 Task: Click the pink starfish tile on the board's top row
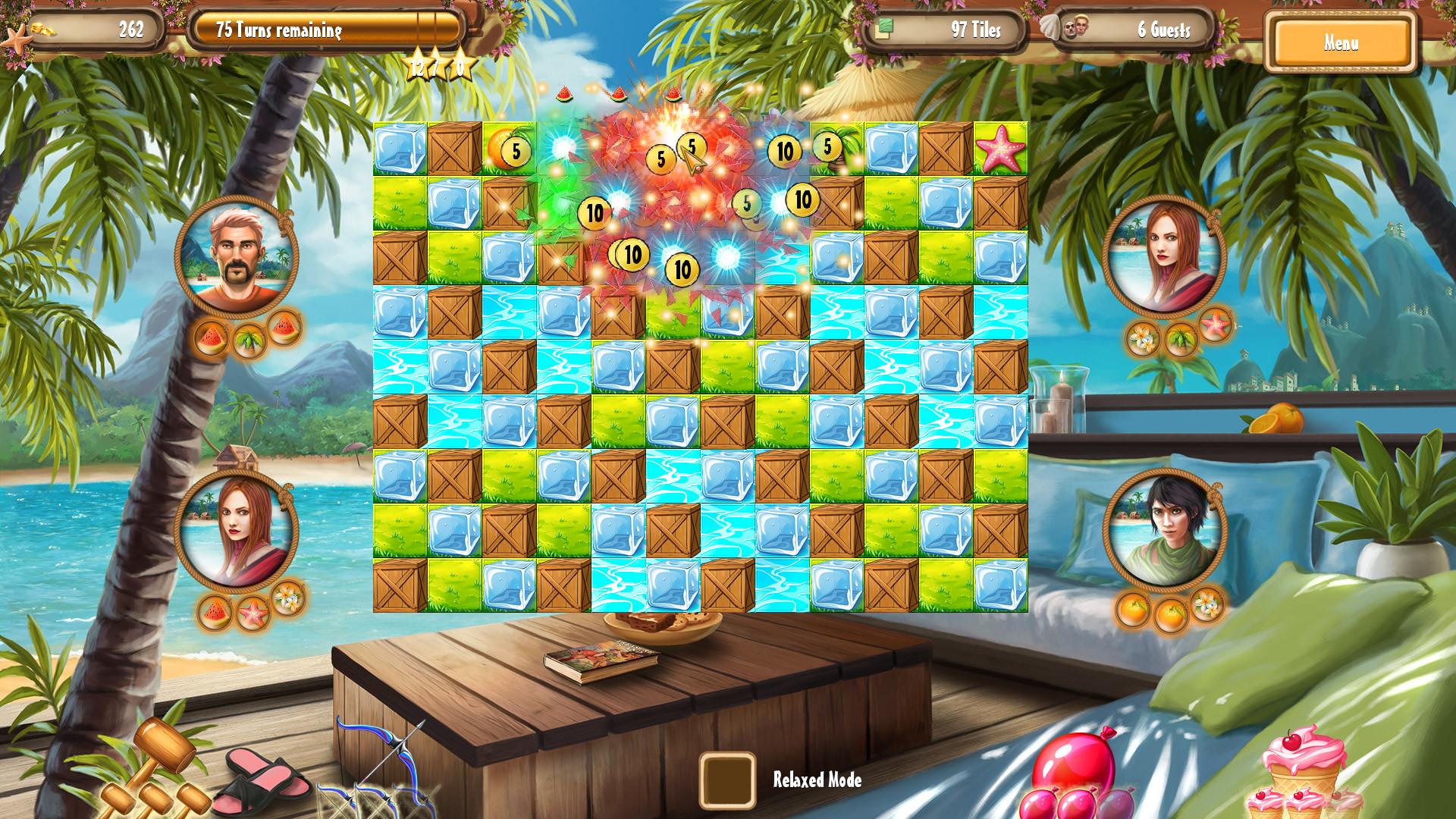(x=1002, y=147)
